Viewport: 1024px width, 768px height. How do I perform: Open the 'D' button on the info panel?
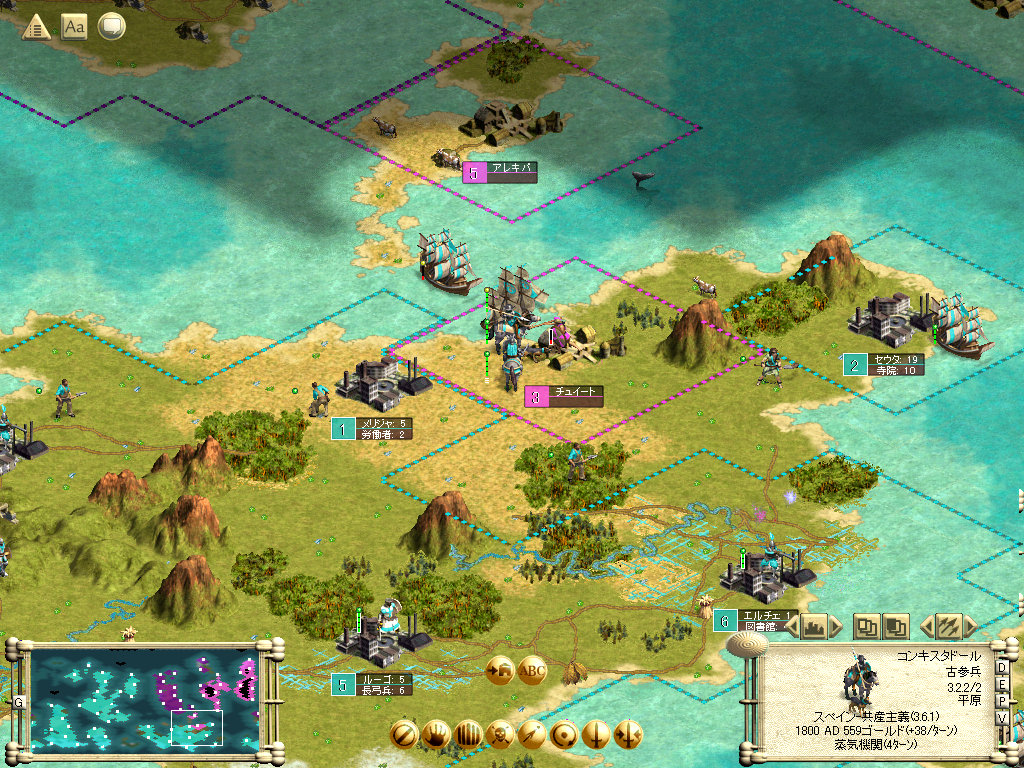pyautogui.click(x=1001, y=668)
